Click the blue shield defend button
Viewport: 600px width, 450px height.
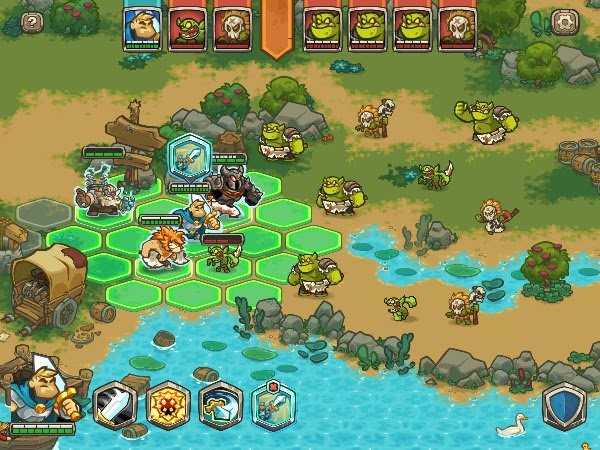coord(565,406)
